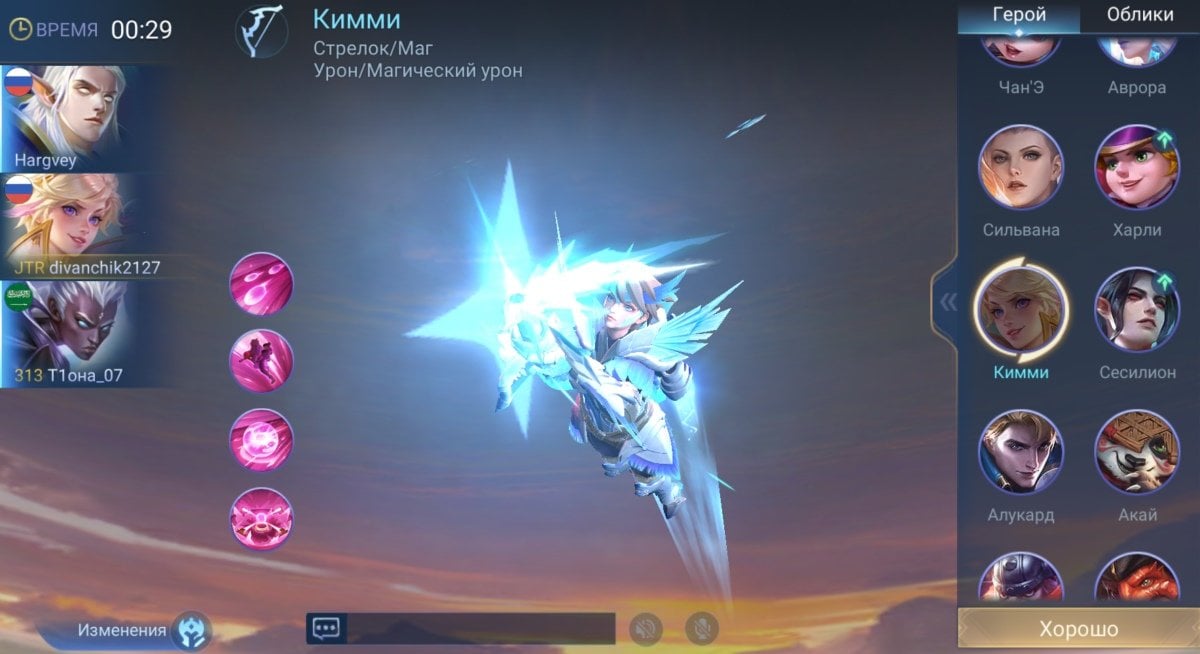Select hero Сильвана from the list

pos(1020,167)
